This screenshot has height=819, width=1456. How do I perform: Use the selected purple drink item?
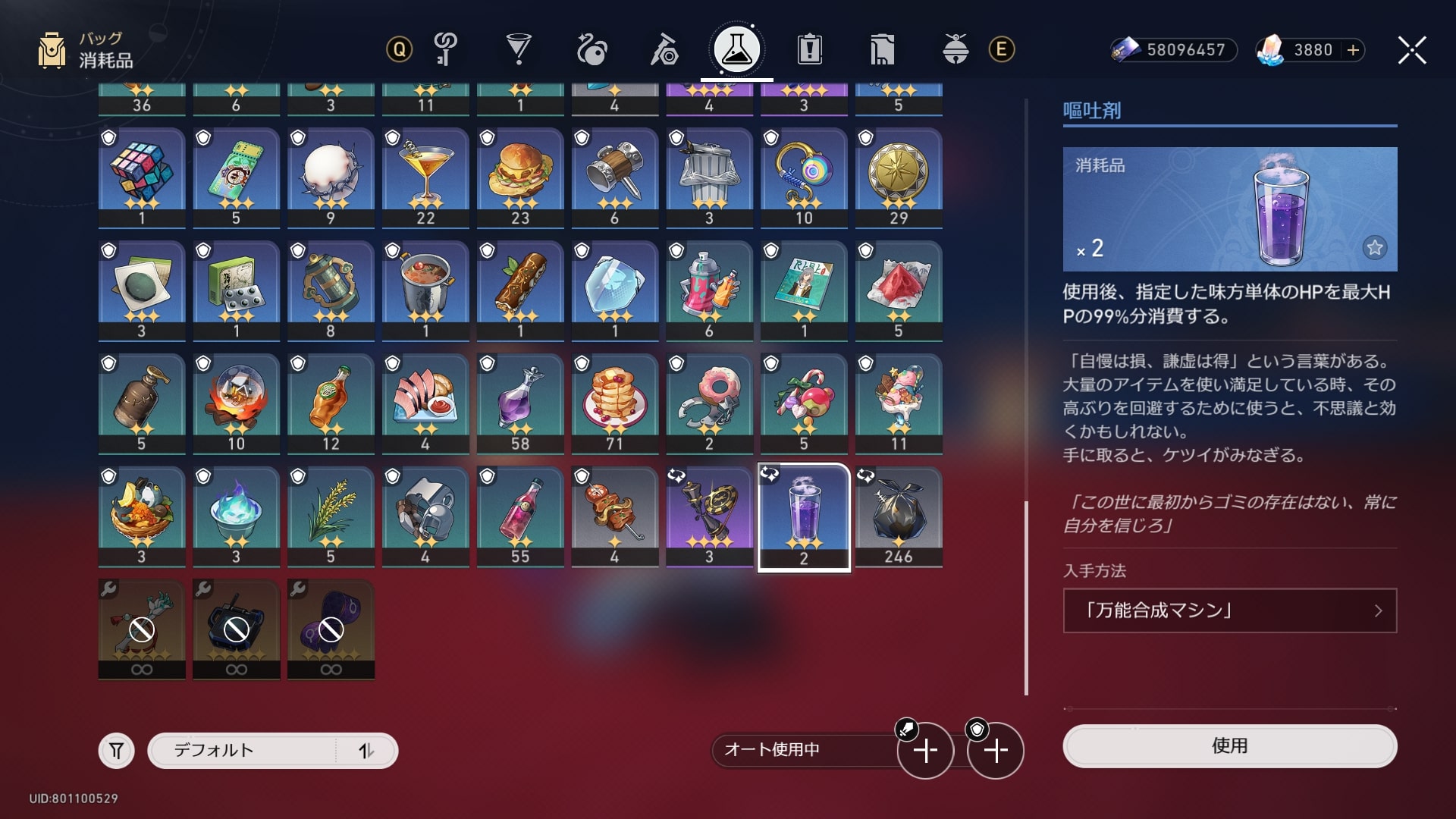tap(1229, 746)
